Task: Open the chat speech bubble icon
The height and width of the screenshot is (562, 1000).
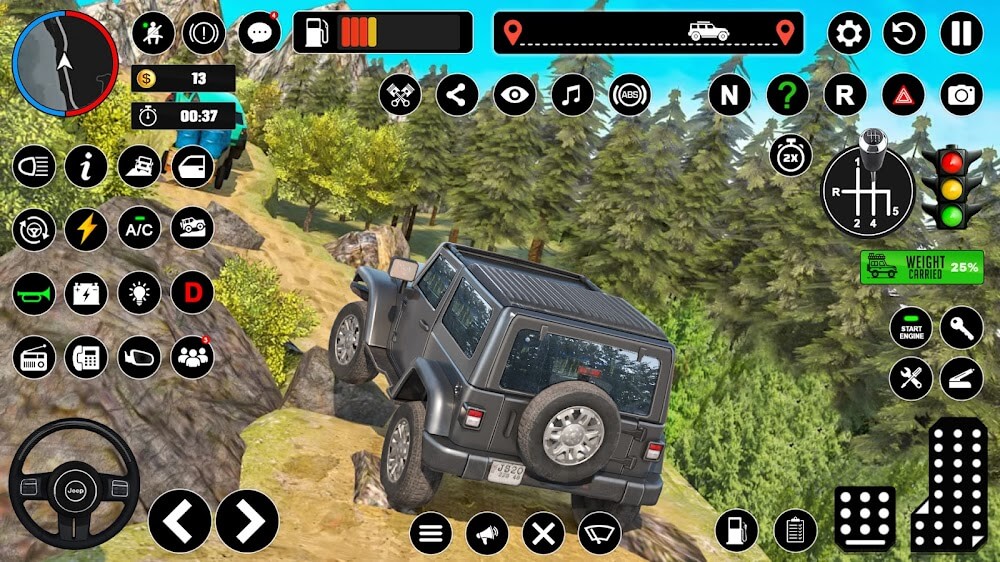Action: [259, 33]
